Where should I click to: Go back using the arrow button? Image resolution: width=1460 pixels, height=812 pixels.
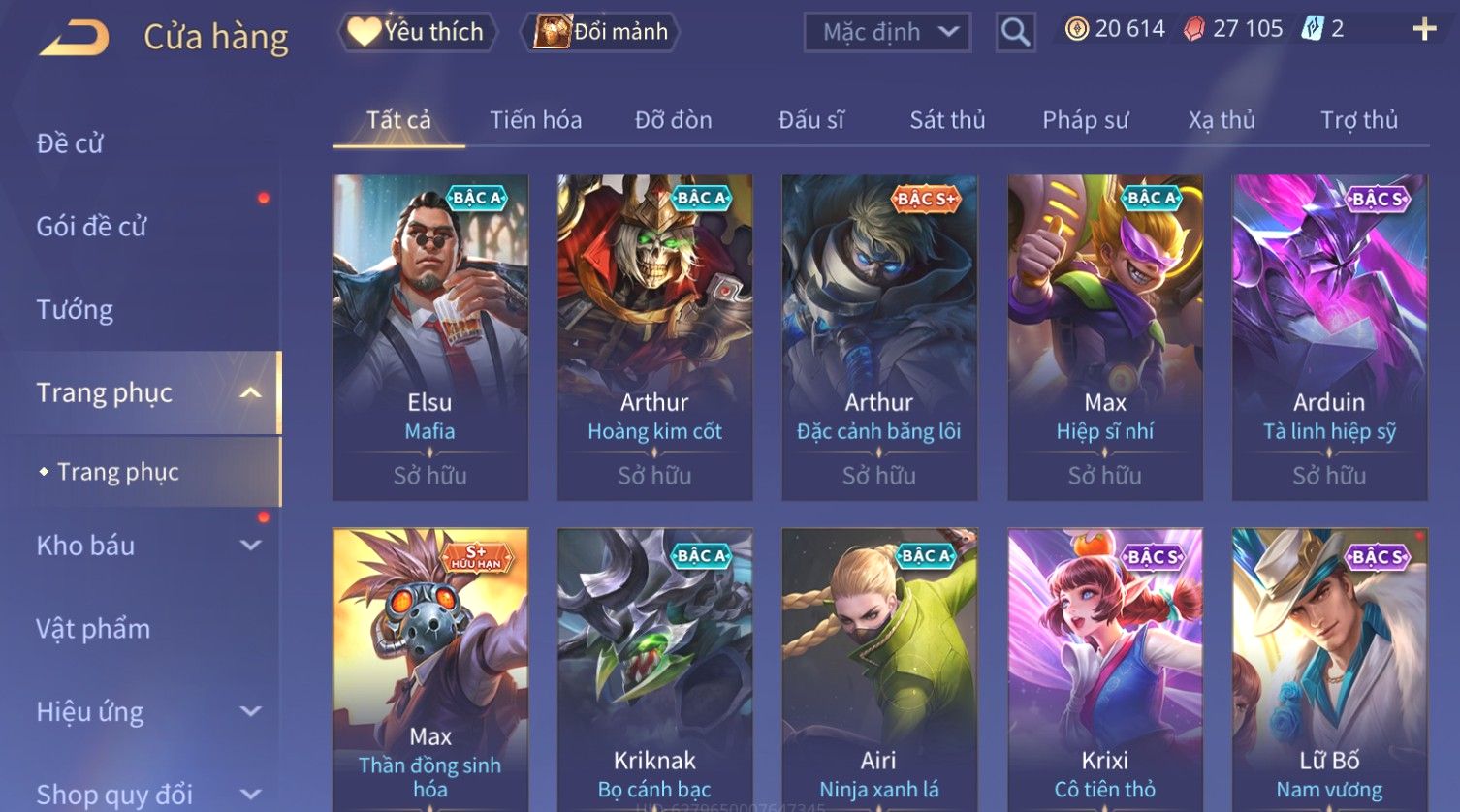click(75, 38)
